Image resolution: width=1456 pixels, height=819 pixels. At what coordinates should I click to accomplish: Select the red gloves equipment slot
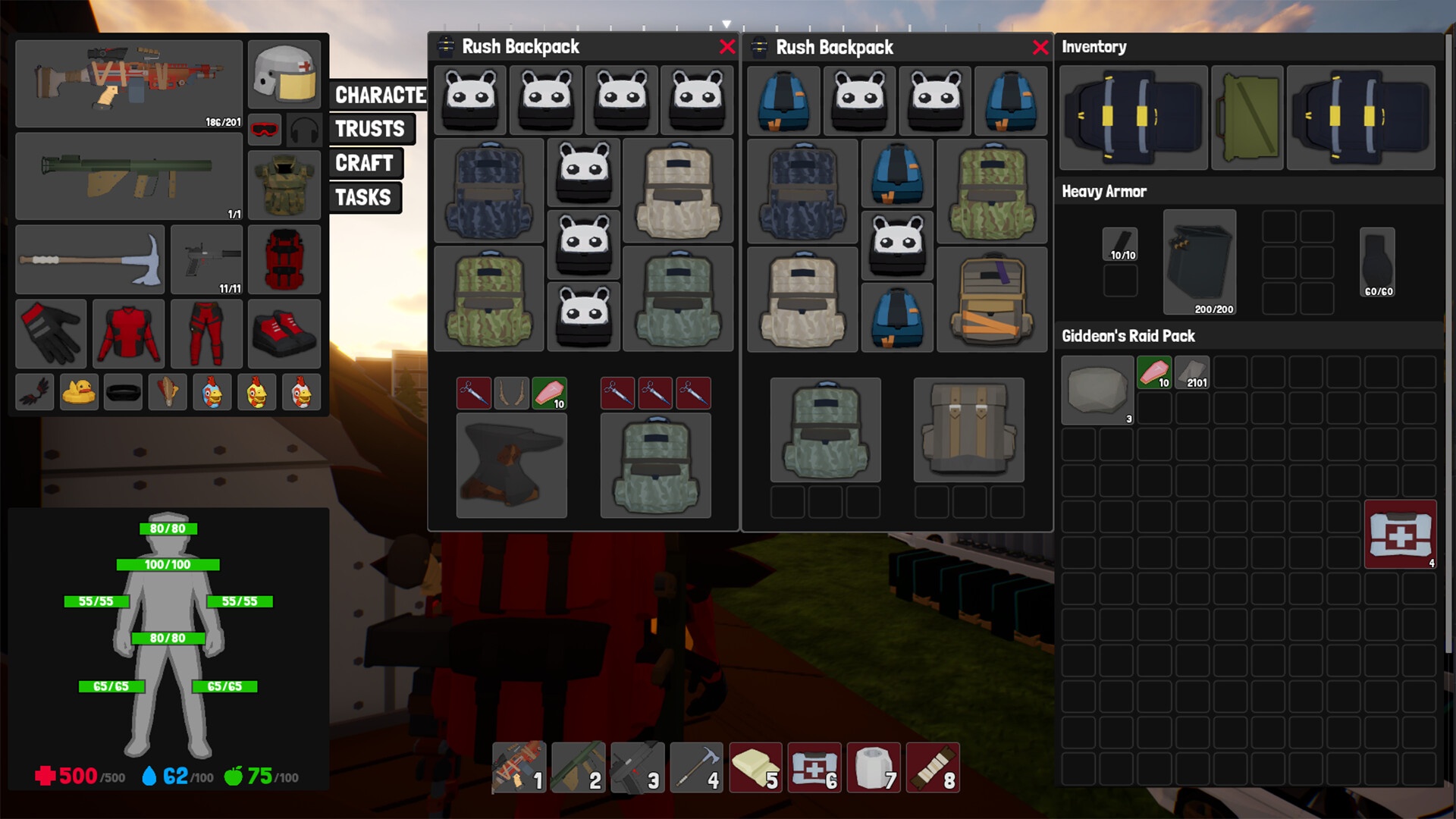[x=52, y=334]
